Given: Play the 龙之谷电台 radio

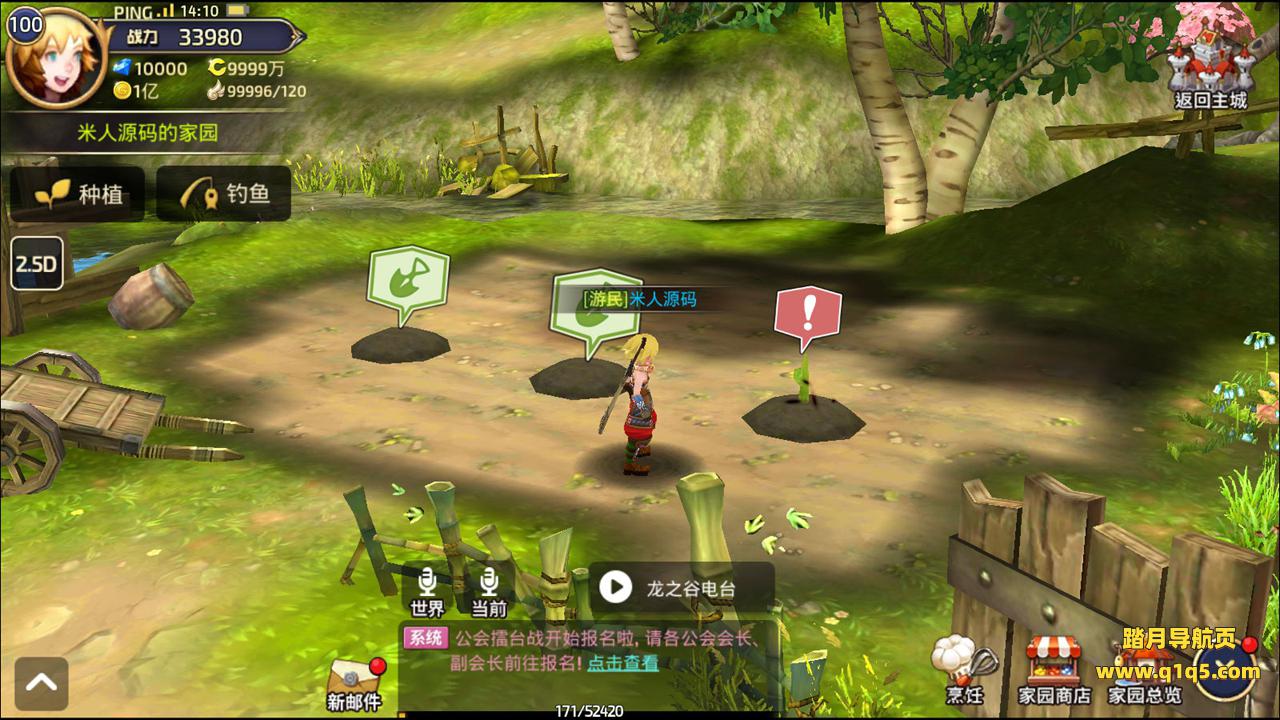Looking at the screenshot, I should point(616,588).
